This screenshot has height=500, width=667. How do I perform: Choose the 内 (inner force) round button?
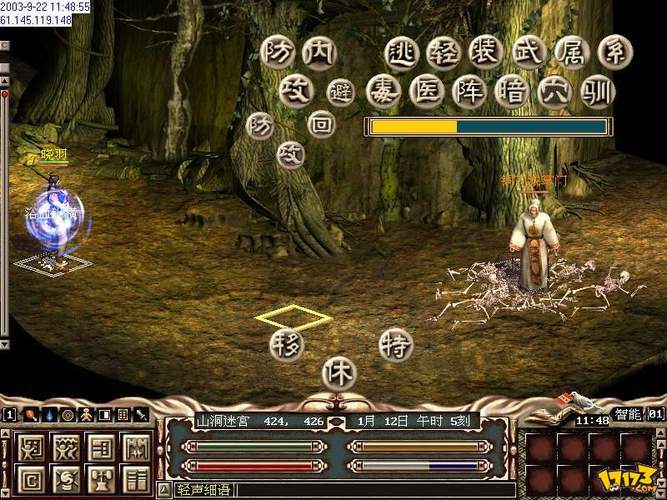[320, 53]
